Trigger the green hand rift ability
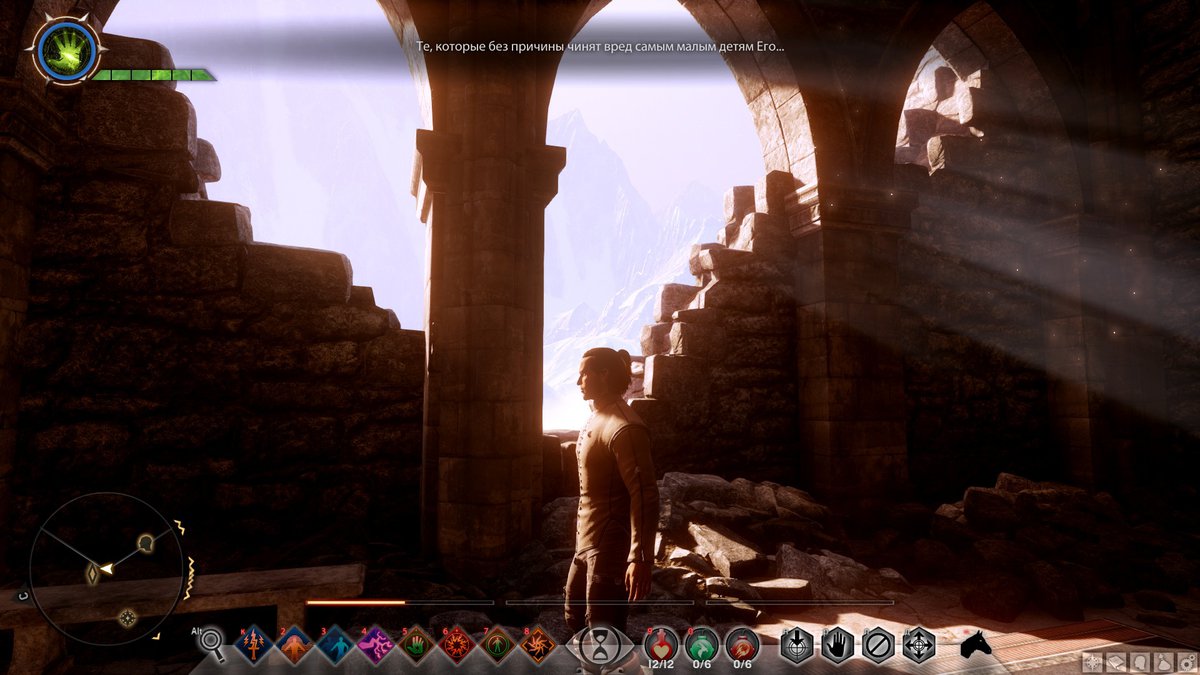The width and height of the screenshot is (1200, 675). (416, 646)
